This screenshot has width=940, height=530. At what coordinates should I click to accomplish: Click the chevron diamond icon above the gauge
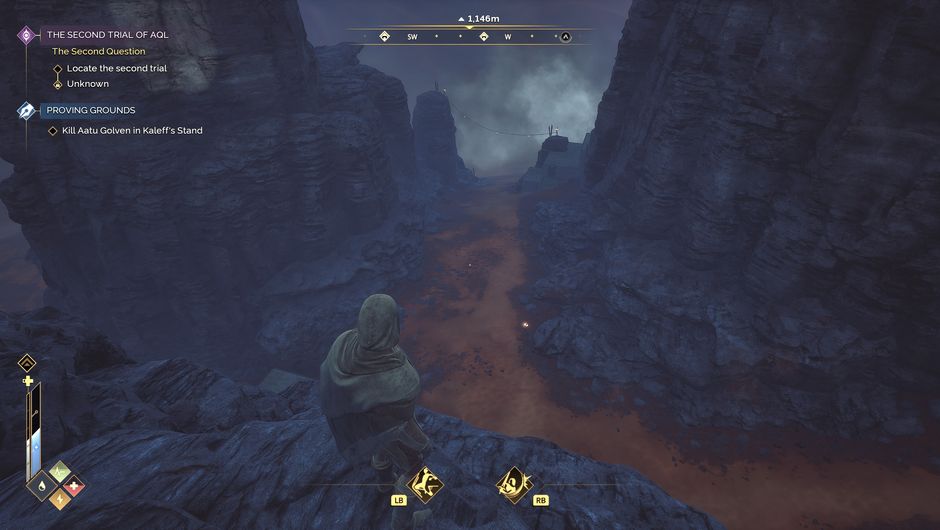click(27, 363)
